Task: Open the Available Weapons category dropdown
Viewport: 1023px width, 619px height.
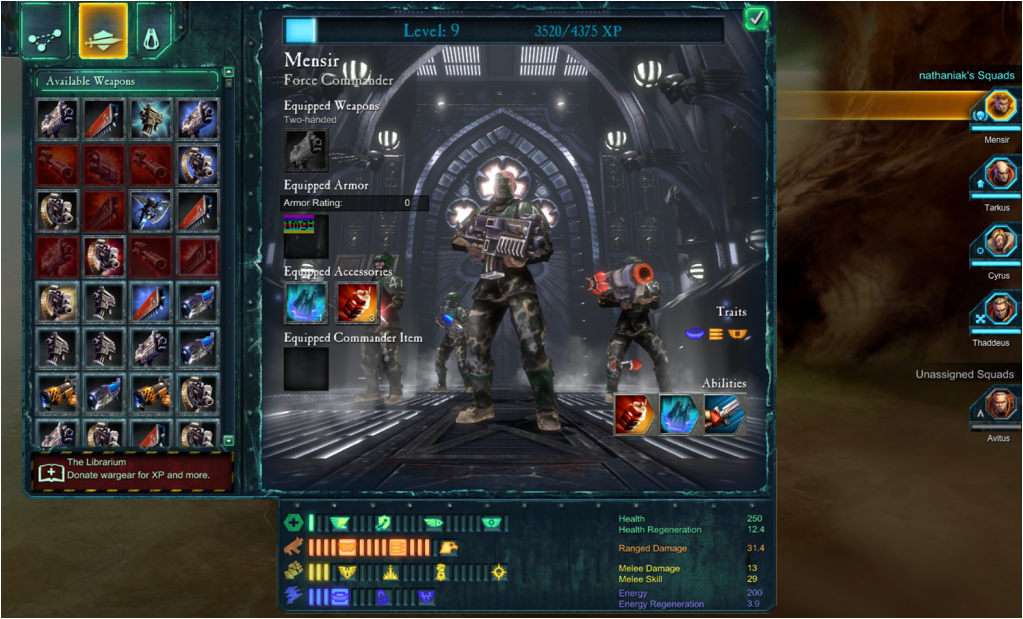Action: [x=125, y=81]
